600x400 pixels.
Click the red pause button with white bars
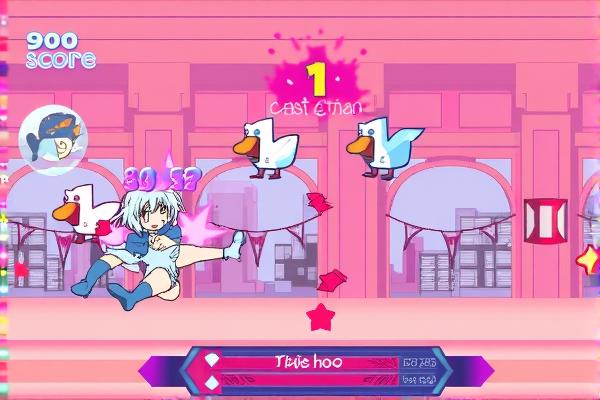click(x=545, y=221)
